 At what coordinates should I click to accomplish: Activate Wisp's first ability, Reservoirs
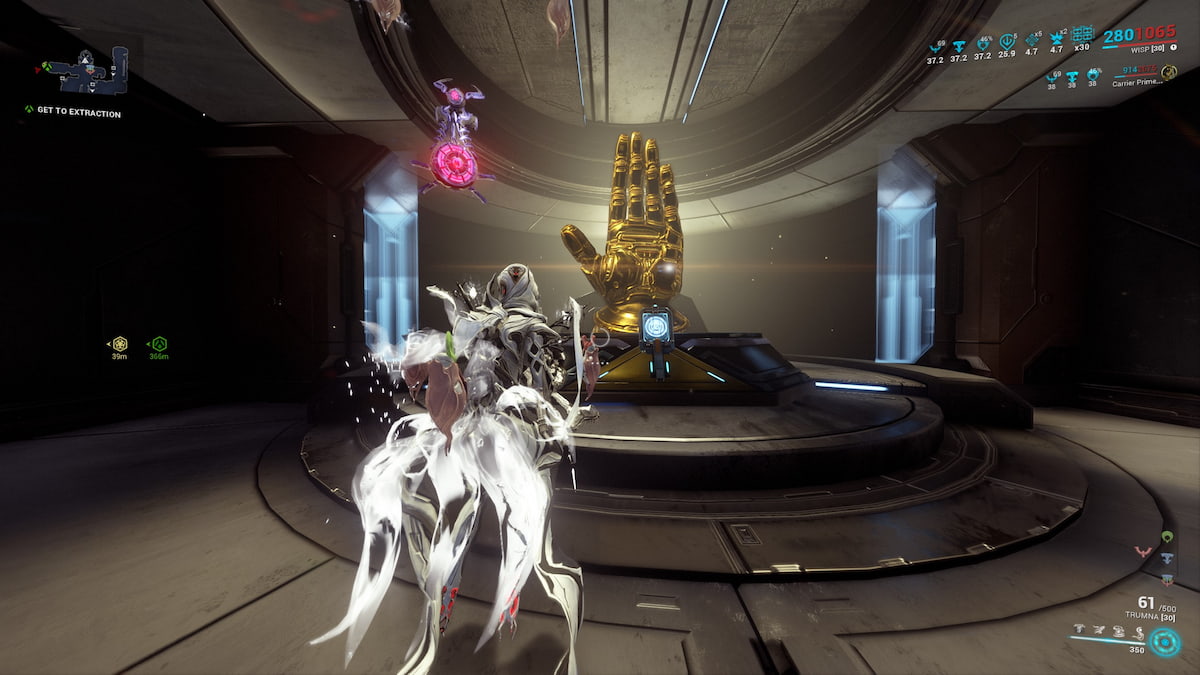click(1081, 630)
